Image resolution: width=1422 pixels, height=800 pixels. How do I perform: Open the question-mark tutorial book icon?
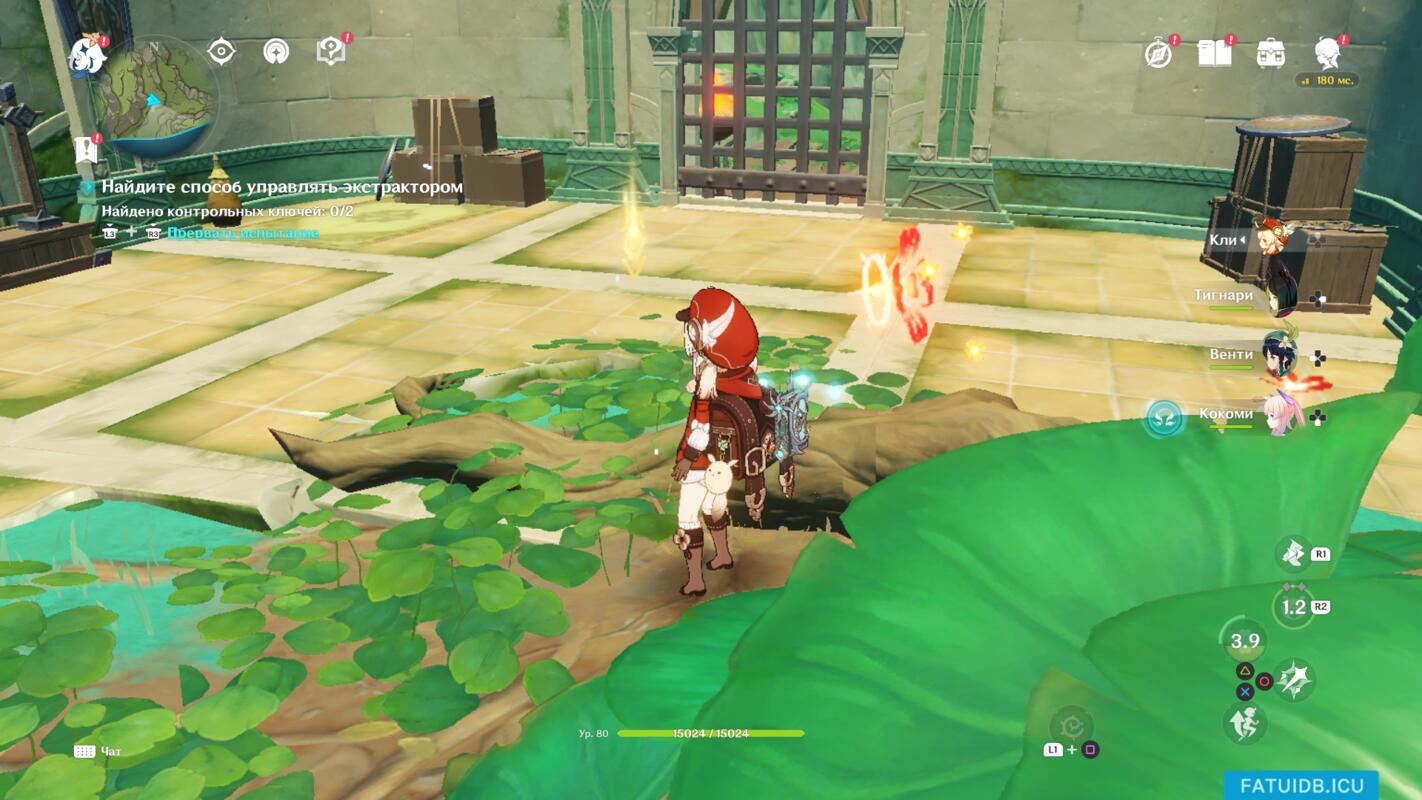[x=330, y=50]
